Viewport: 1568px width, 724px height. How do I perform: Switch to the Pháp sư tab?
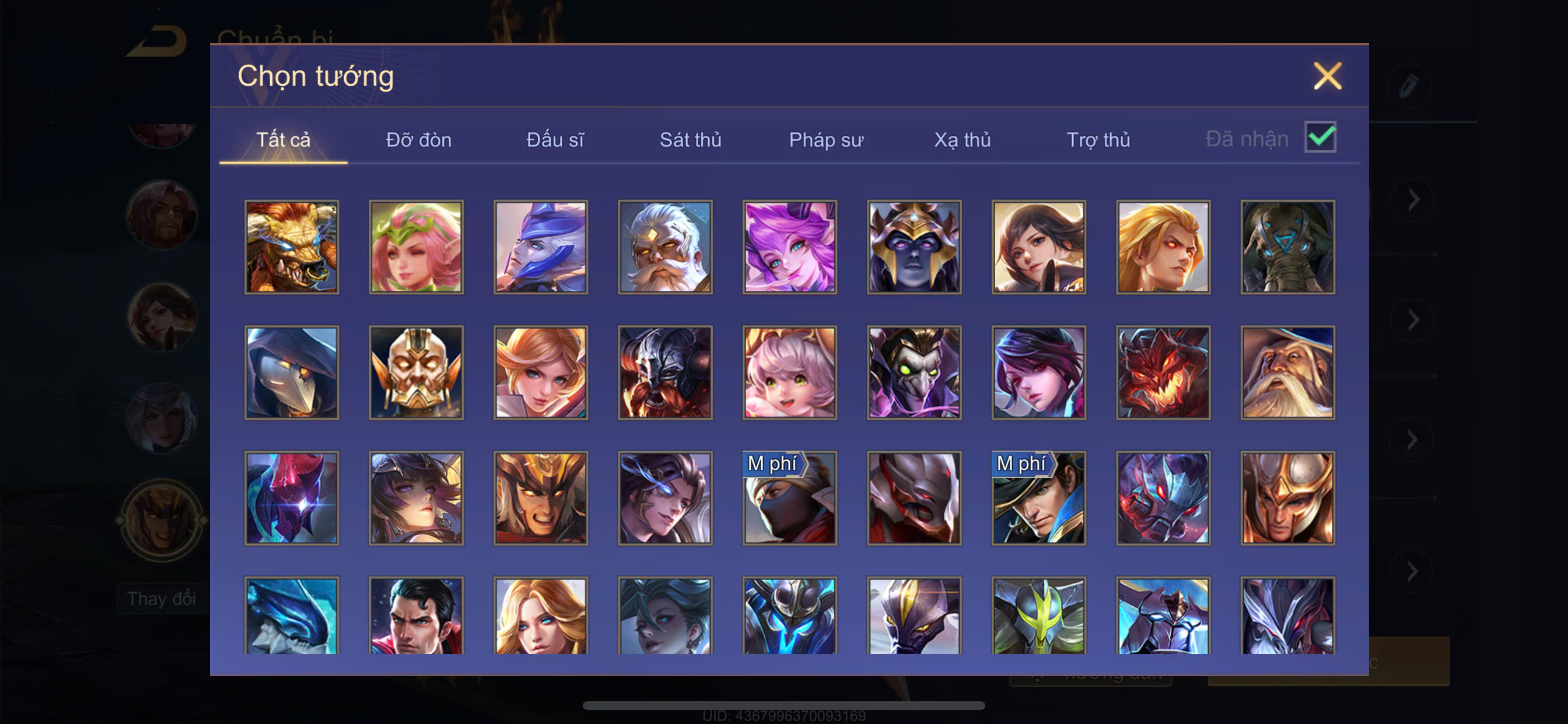[826, 139]
